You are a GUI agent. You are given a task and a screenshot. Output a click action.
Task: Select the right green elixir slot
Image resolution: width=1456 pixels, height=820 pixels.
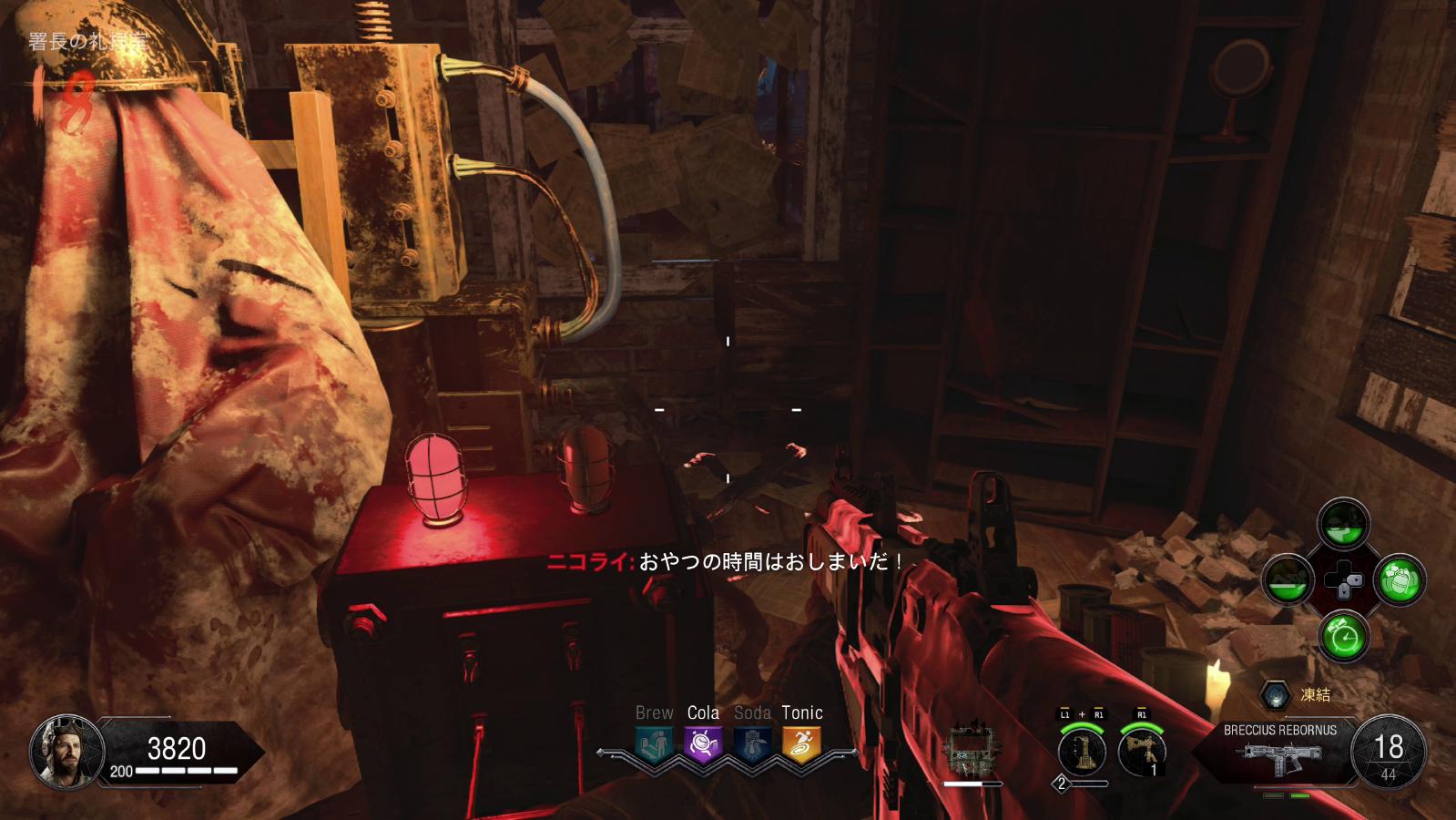coord(1400,580)
